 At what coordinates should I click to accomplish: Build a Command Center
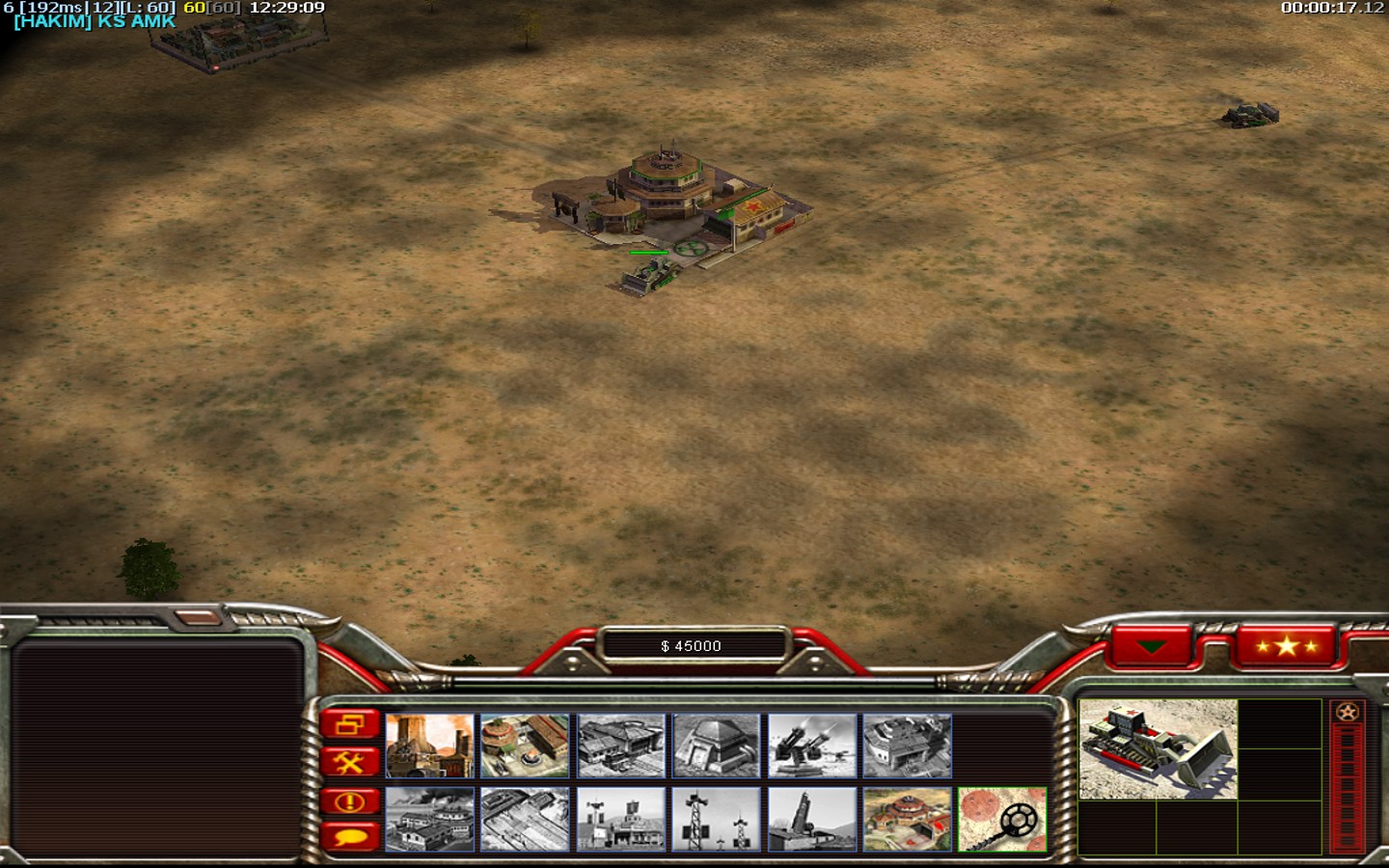click(907, 820)
